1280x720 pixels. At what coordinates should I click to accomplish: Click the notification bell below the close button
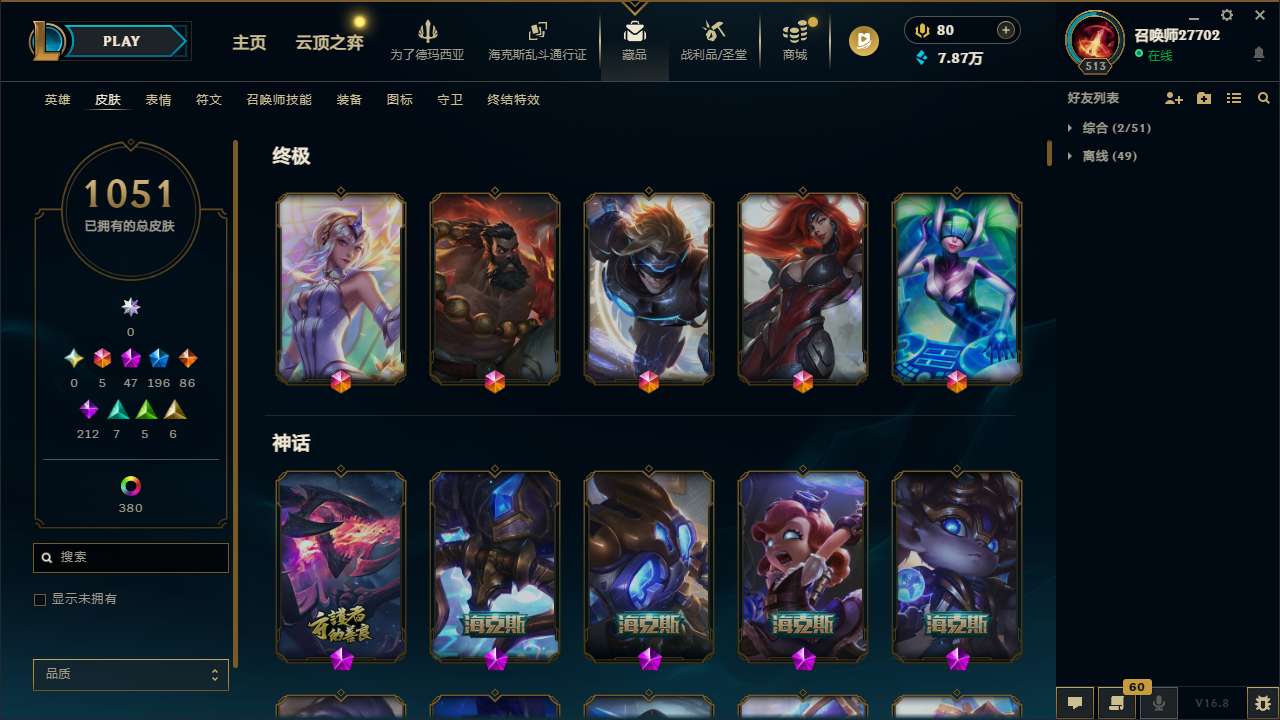1259,53
